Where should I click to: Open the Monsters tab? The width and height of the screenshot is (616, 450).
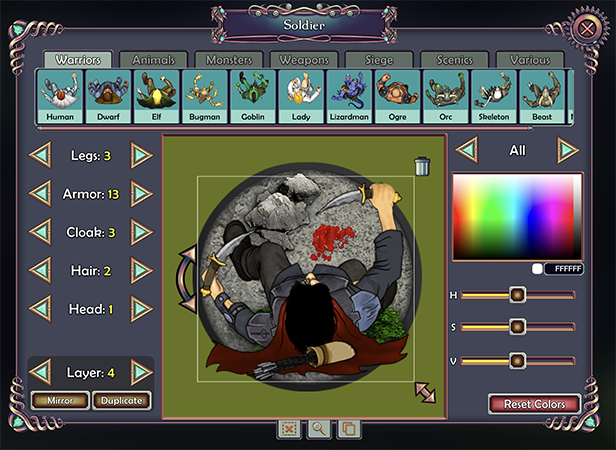click(229, 61)
